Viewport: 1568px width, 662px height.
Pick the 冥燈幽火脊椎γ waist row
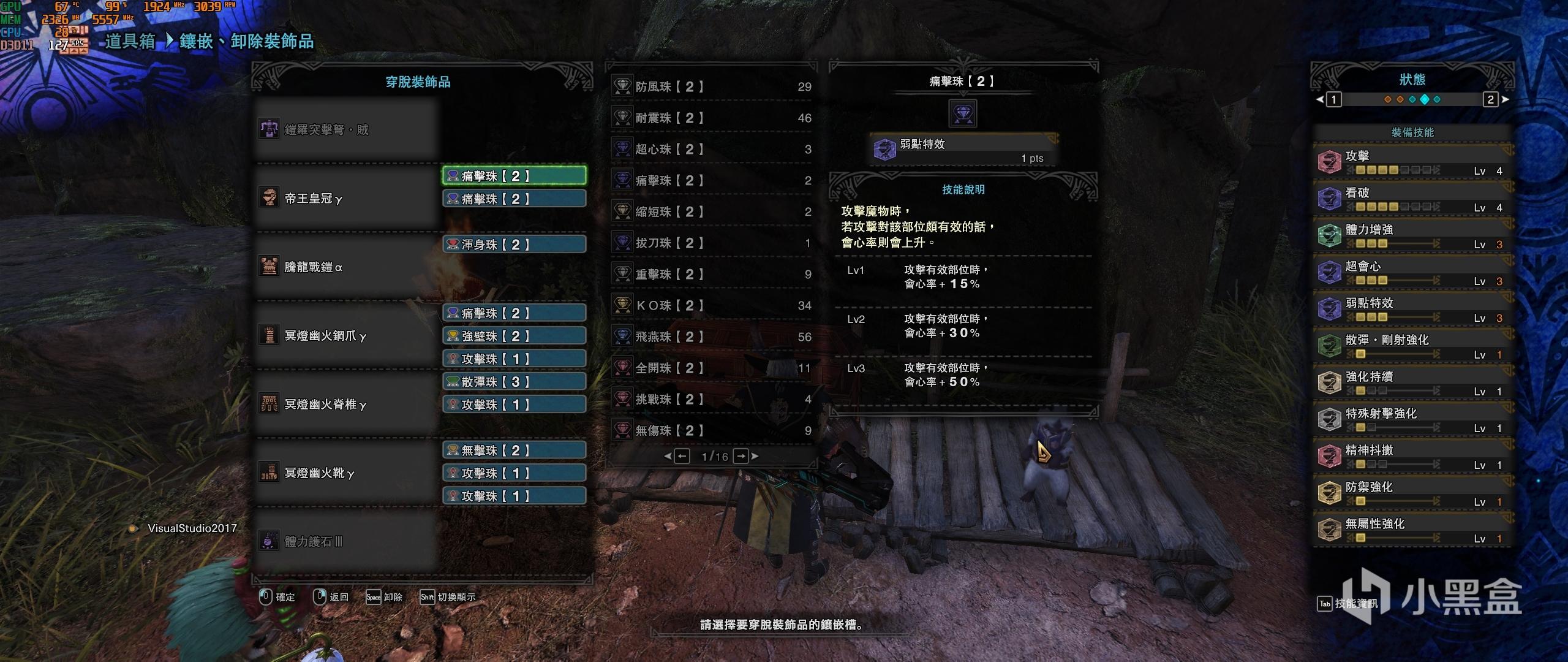346,405
